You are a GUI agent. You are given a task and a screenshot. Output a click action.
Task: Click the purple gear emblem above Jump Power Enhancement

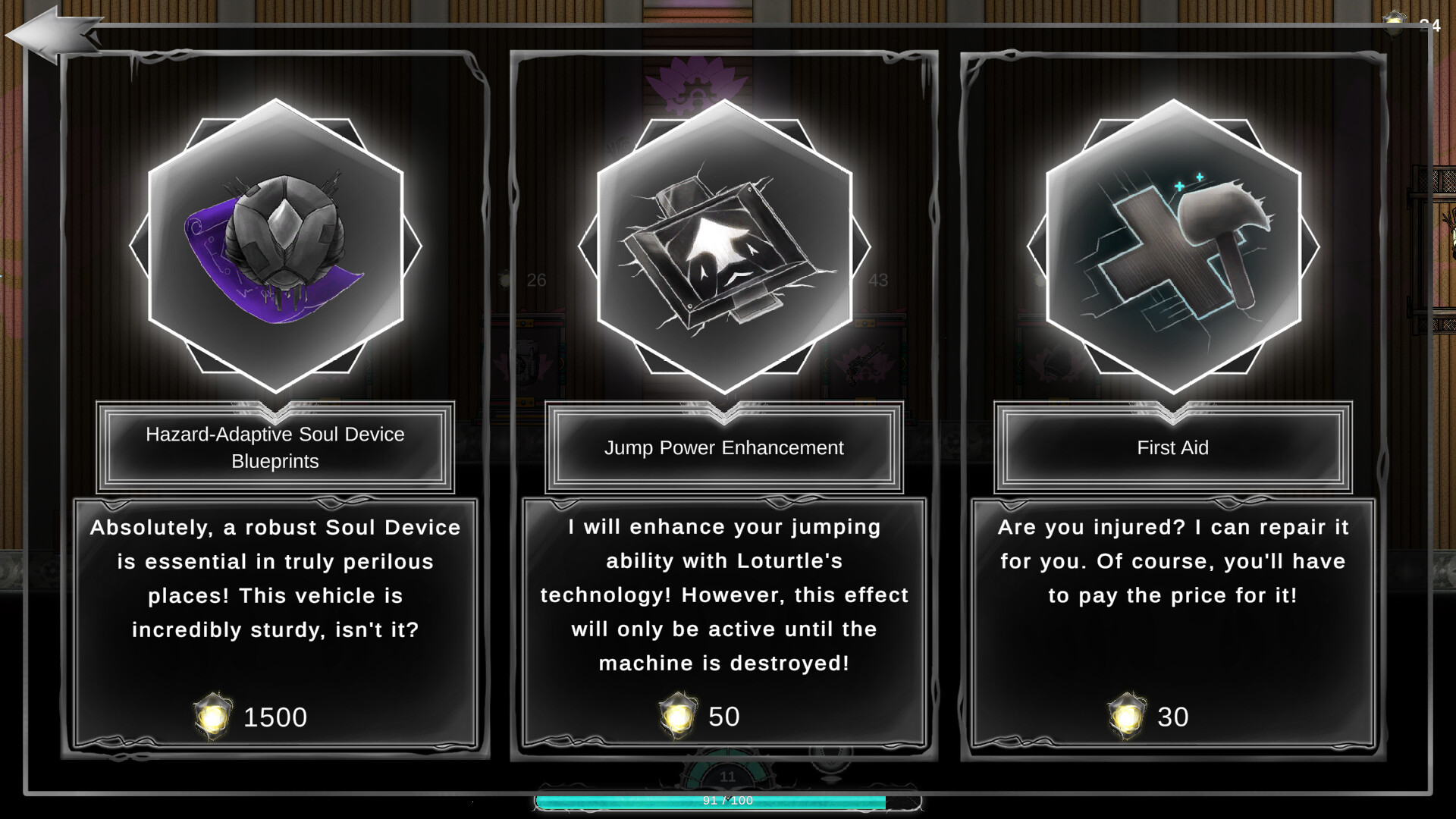694,87
